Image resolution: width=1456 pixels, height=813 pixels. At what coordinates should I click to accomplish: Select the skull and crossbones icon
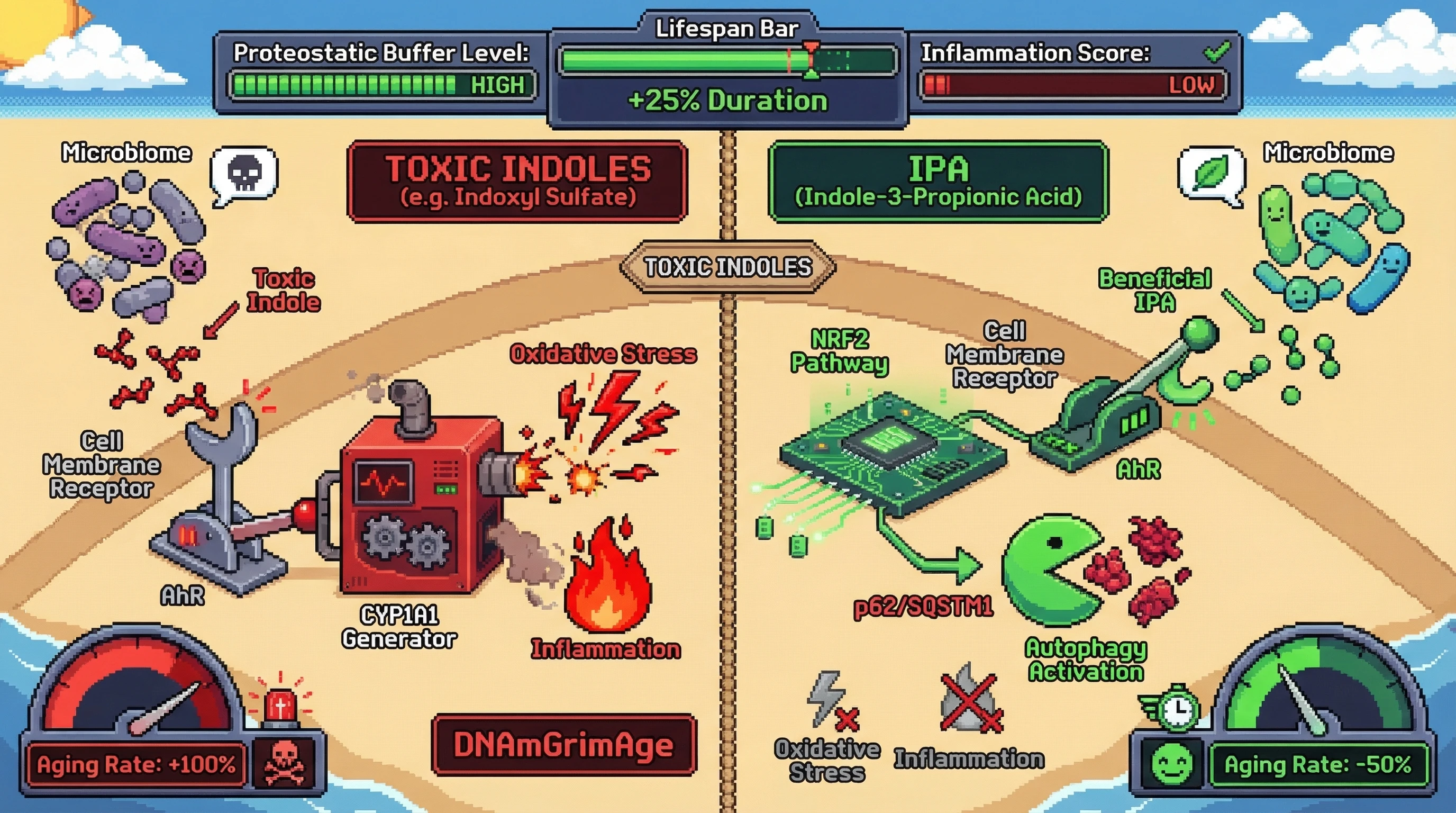[284, 763]
